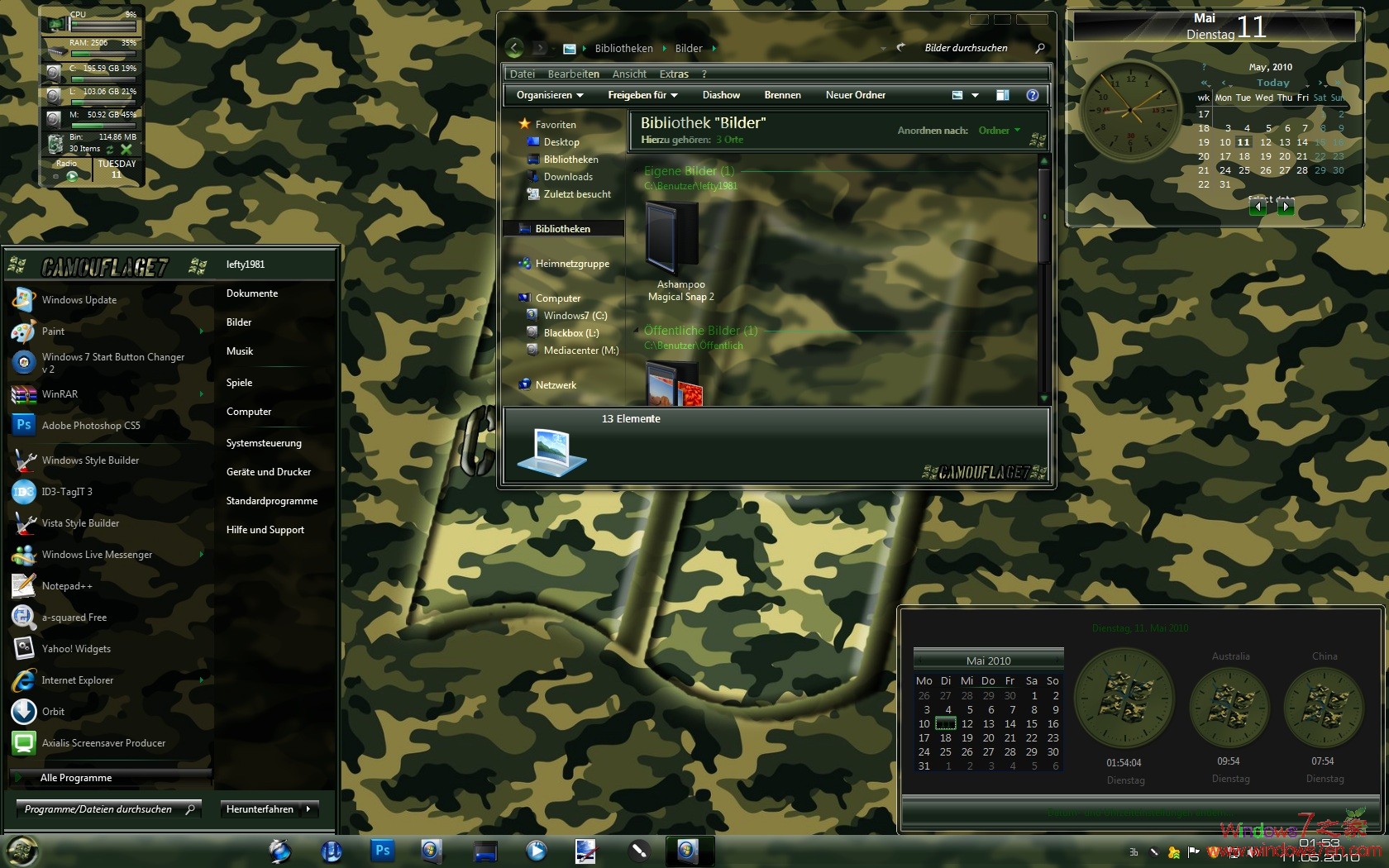Launch Windows Media Player from the taskbar

(x=537, y=850)
